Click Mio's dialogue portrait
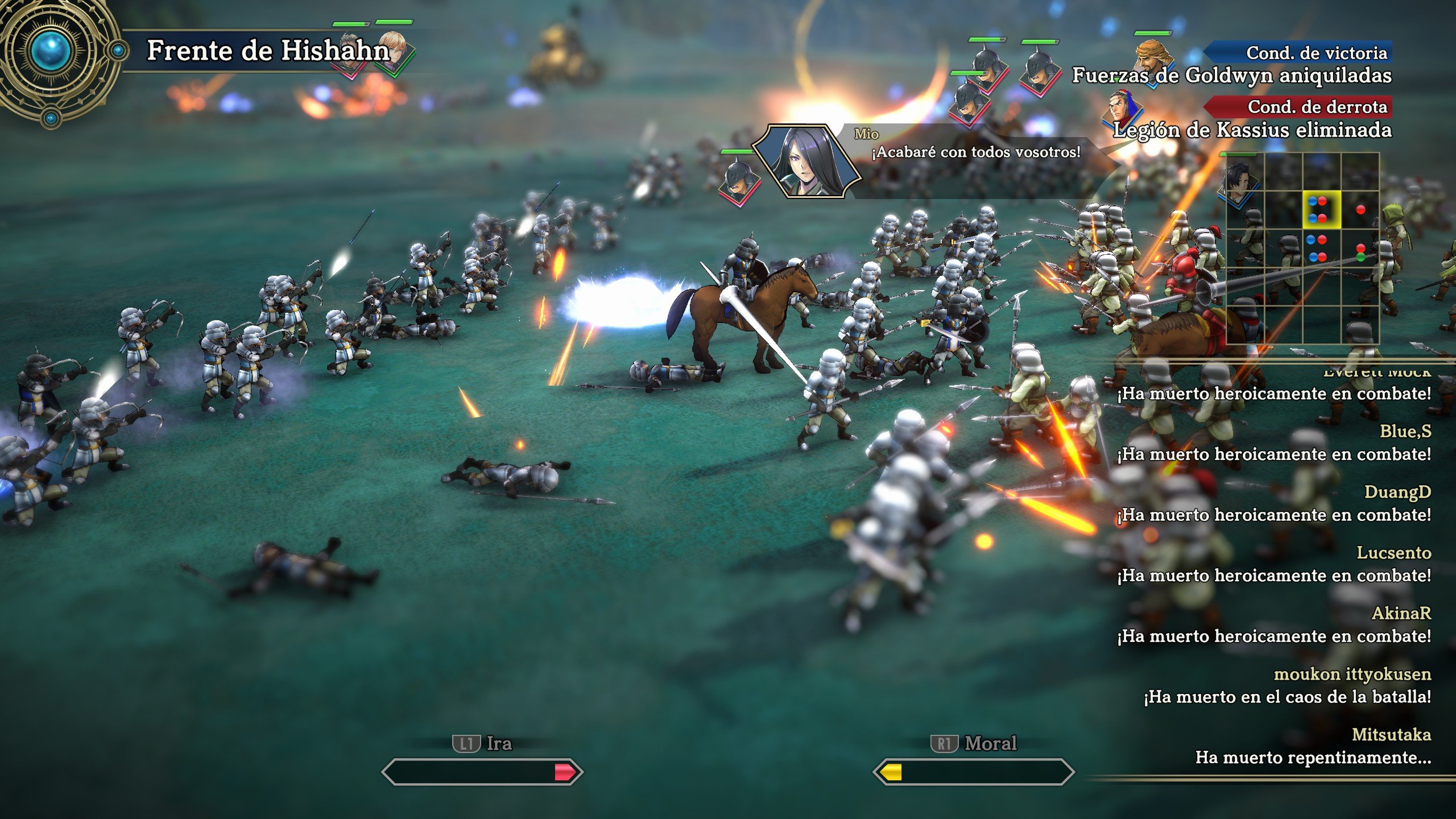 tap(805, 161)
